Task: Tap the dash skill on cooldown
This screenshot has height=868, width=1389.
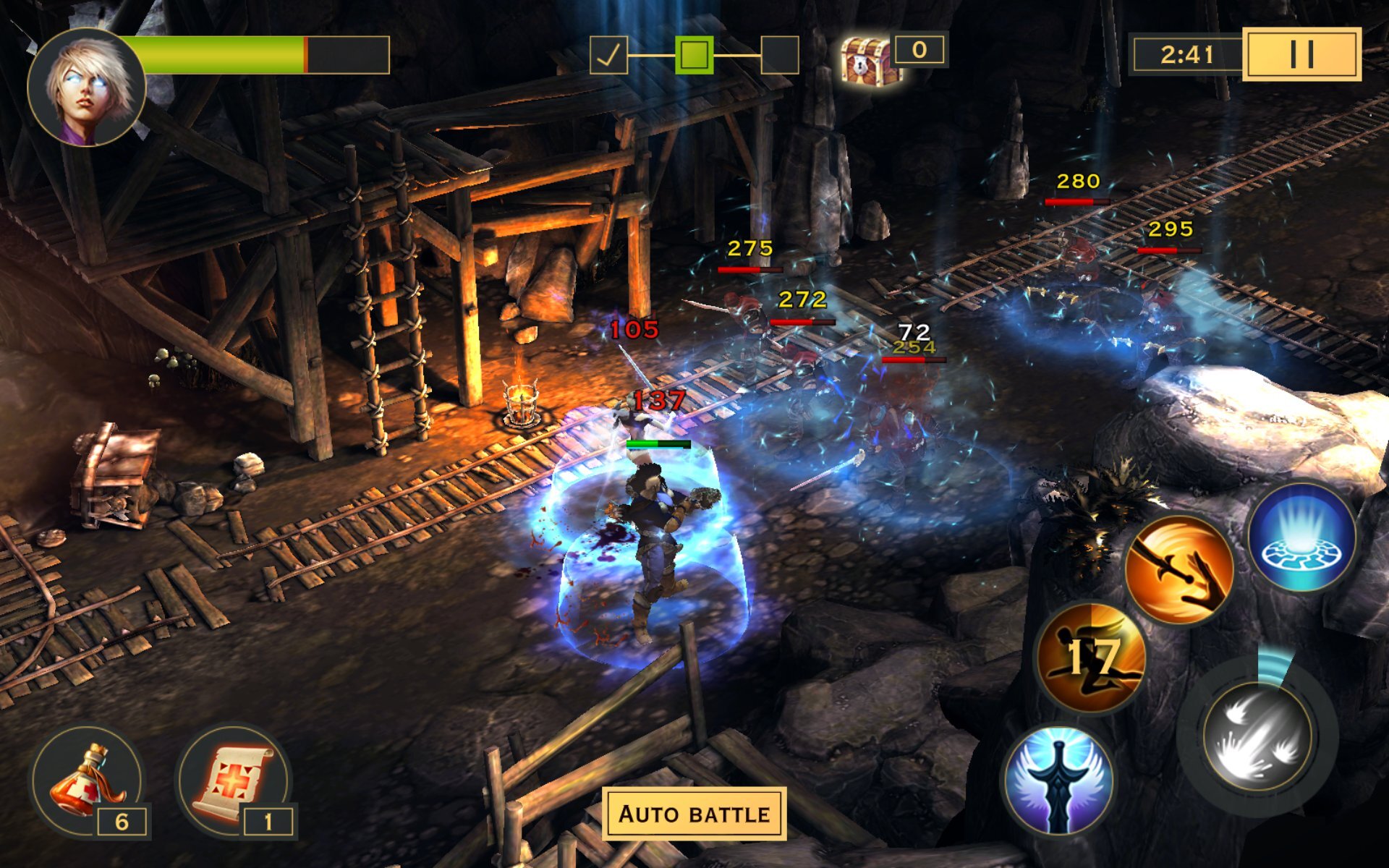Action: [x=1091, y=657]
